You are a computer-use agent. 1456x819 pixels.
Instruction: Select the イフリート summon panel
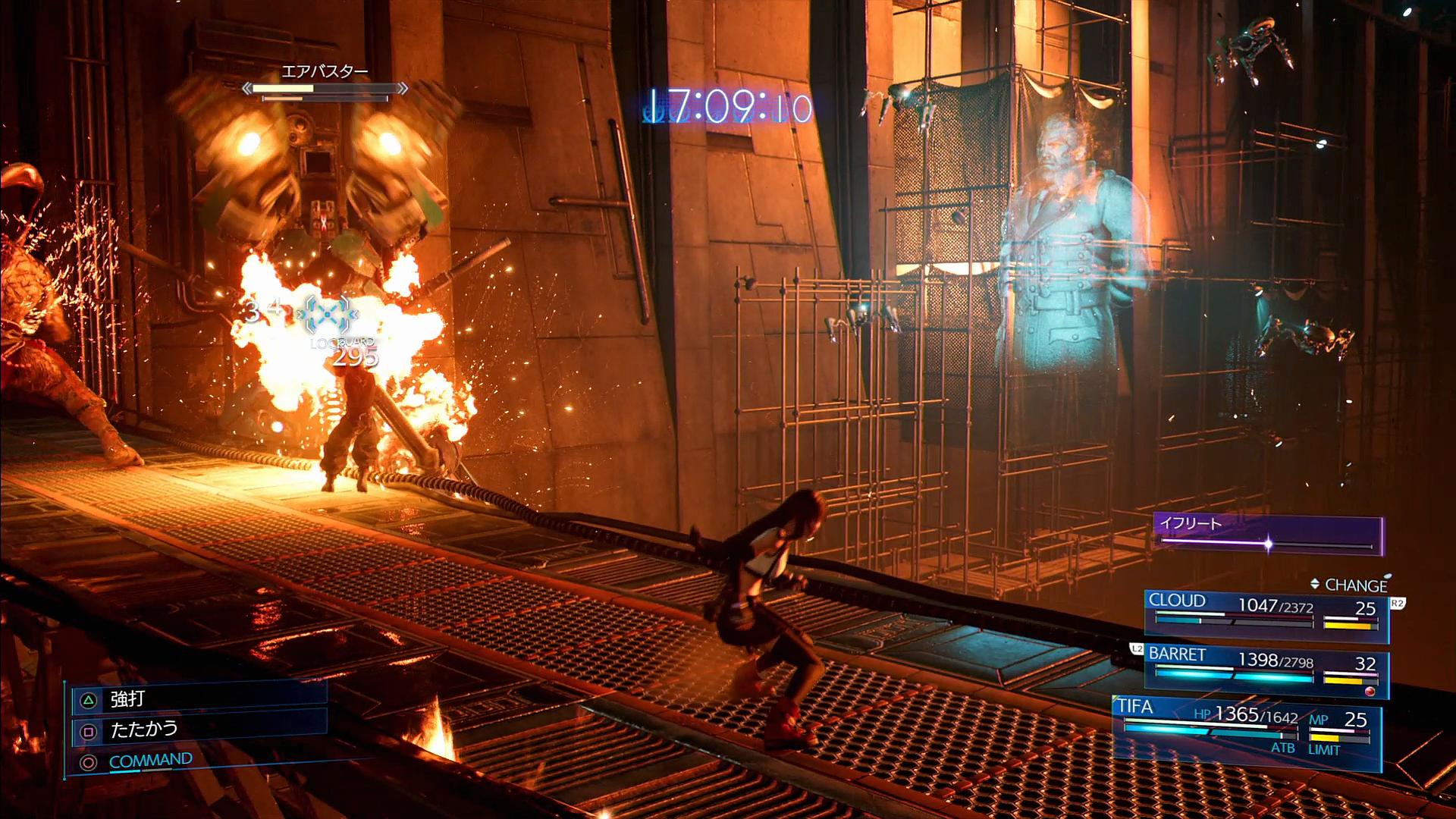tap(1268, 535)
